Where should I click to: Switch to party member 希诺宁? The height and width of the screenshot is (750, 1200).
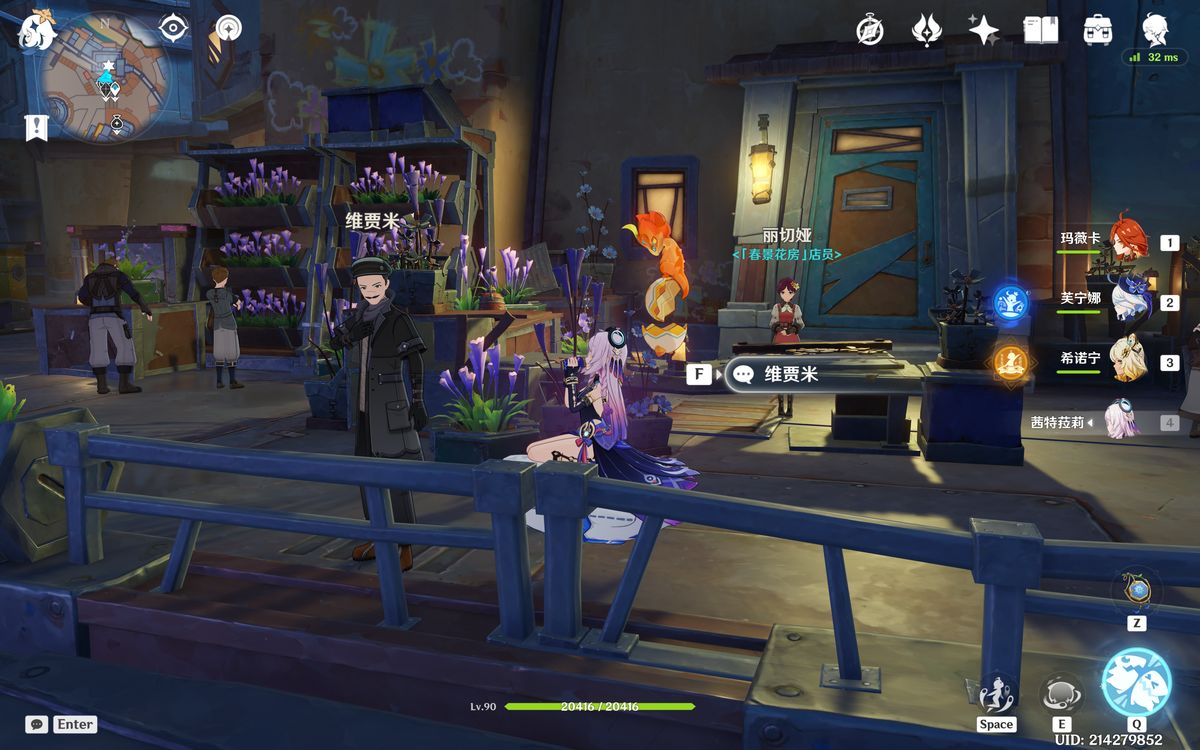click(1126, 360)
